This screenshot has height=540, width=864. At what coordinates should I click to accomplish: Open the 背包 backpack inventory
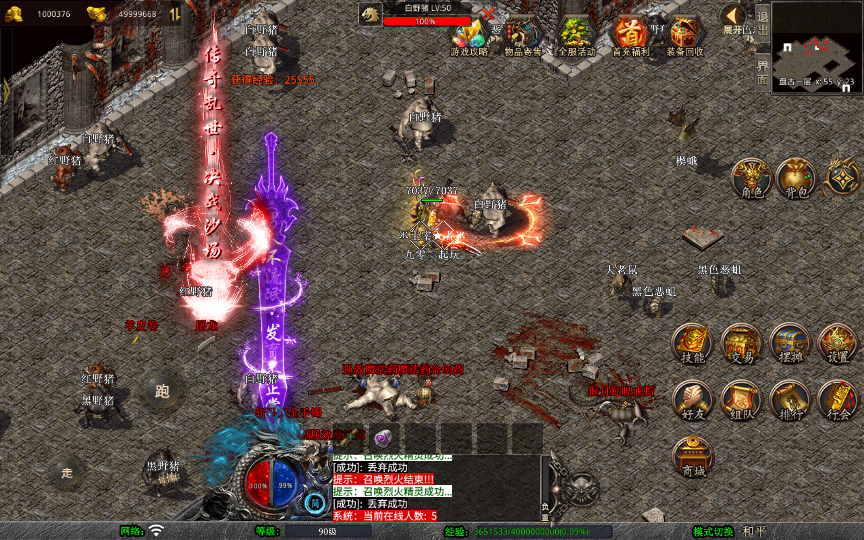click(797, 178)
